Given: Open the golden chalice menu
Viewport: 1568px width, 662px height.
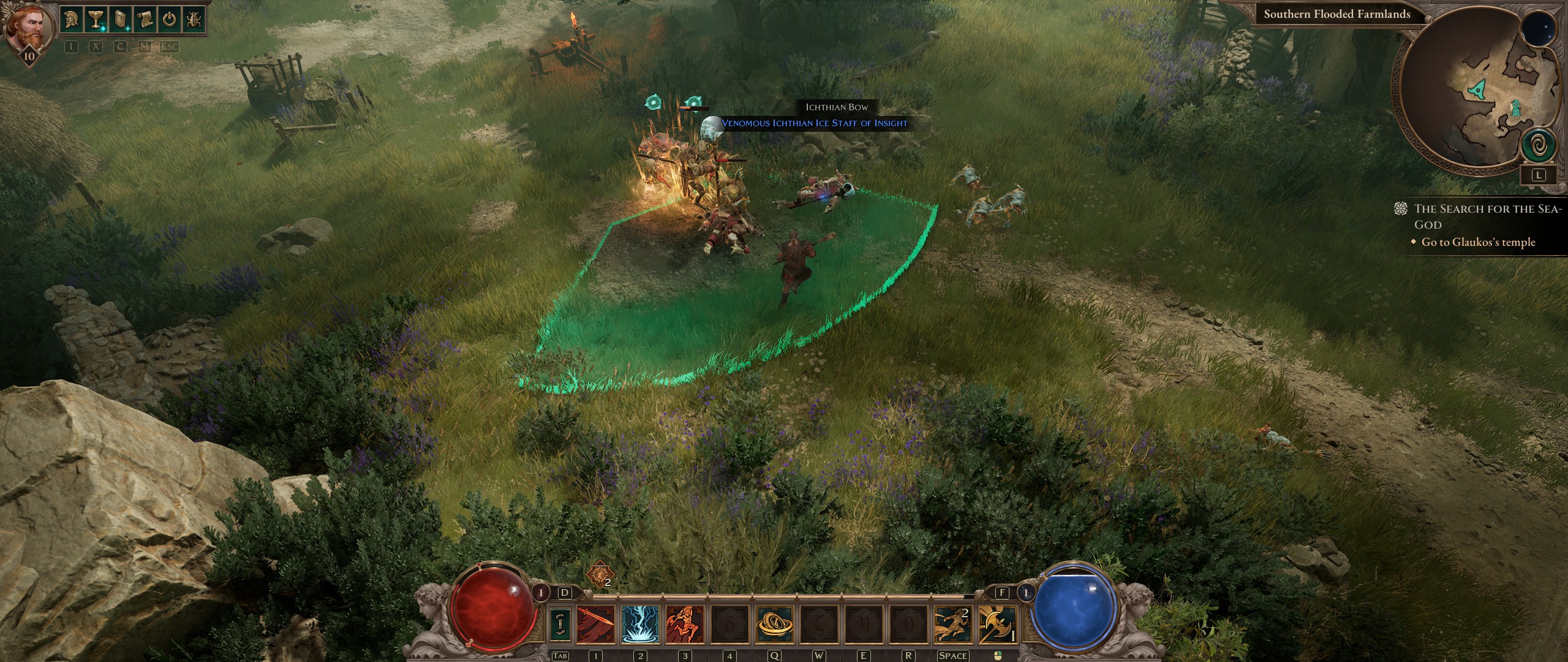Looking at the screenshot, I should tap(96, 20).
